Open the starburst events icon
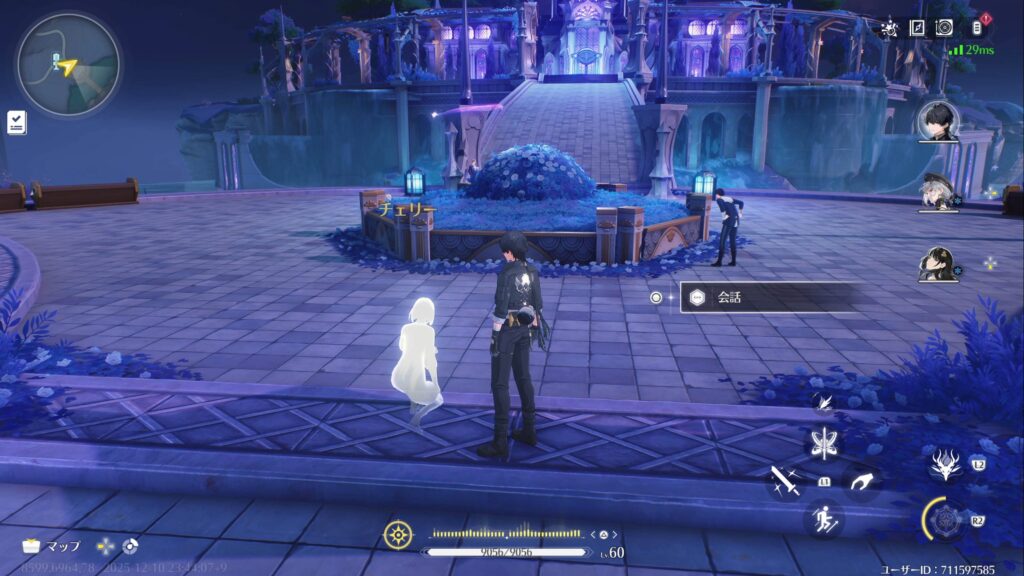 [x=890, y=28]
